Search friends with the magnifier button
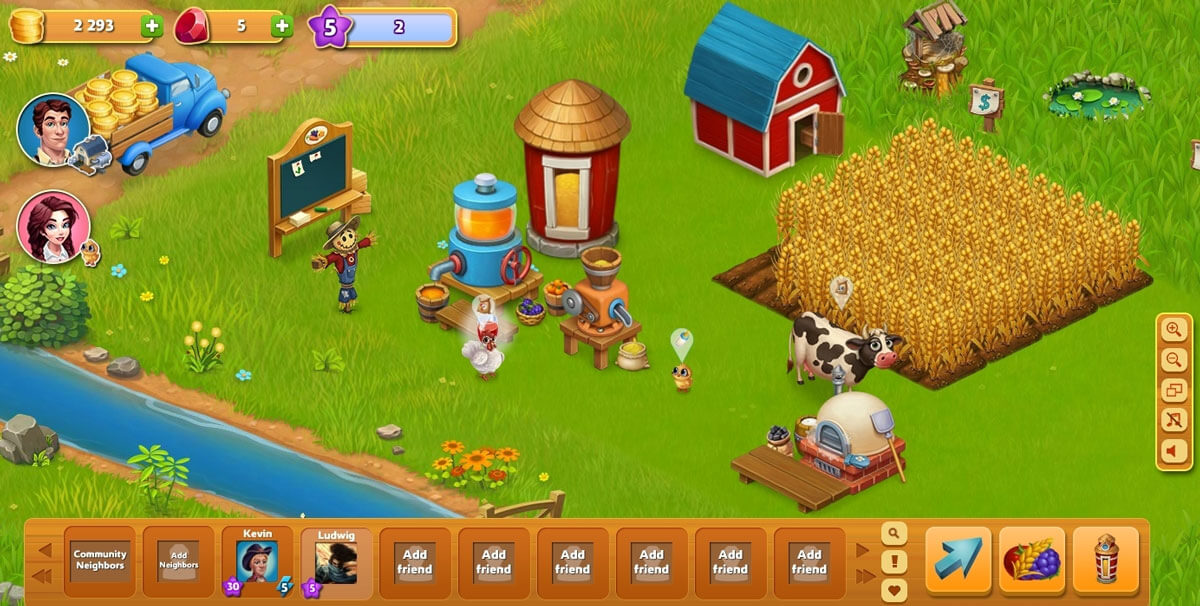The image size is (1200, 606). click(893, 533)
